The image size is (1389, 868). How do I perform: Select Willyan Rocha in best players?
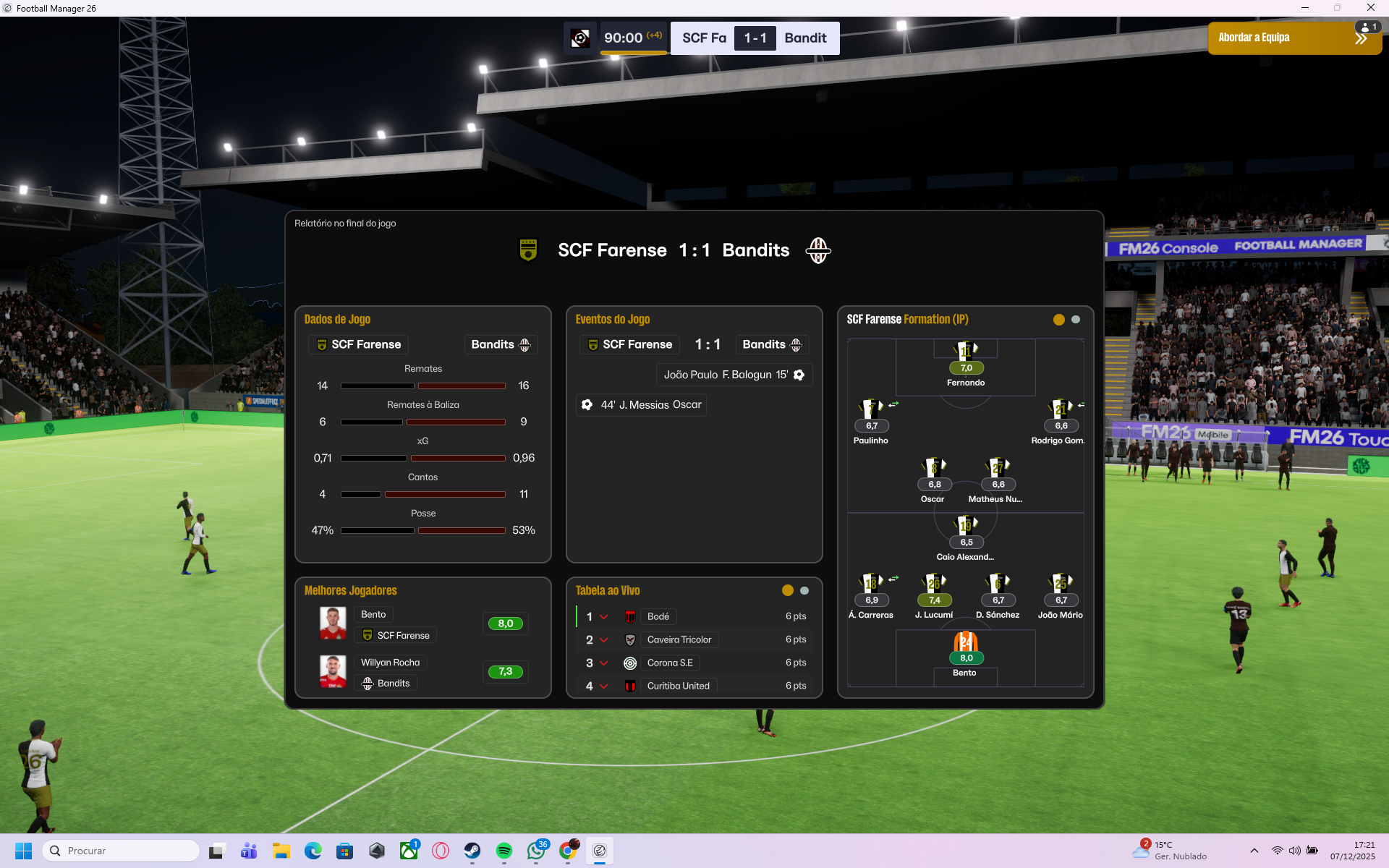(x=390, y=663)
